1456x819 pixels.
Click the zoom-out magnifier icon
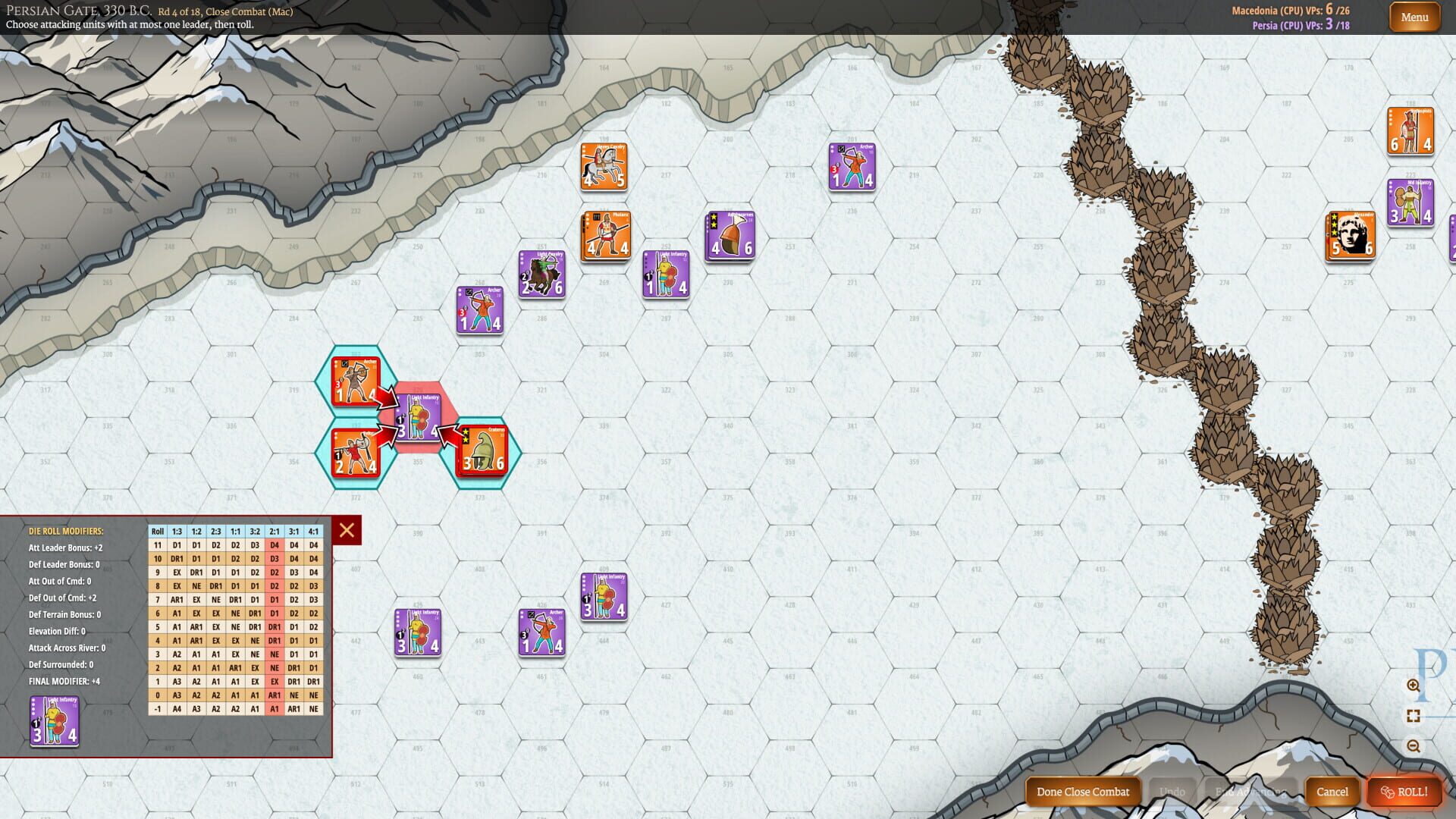tap(1412, 744)
